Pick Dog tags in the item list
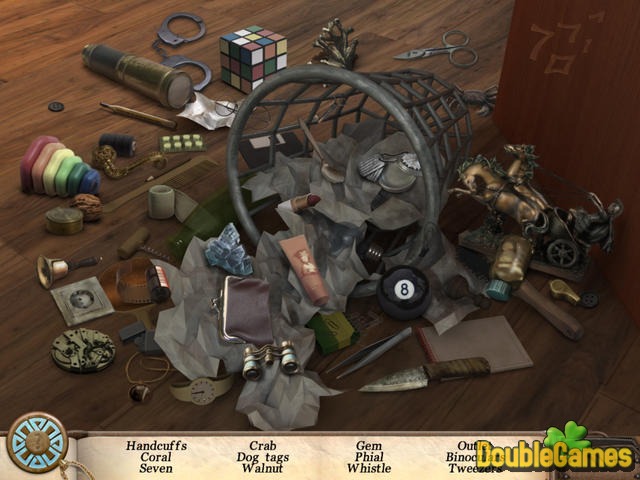Image resolution: width=640 pixels, height=480 pixels. 263,457
